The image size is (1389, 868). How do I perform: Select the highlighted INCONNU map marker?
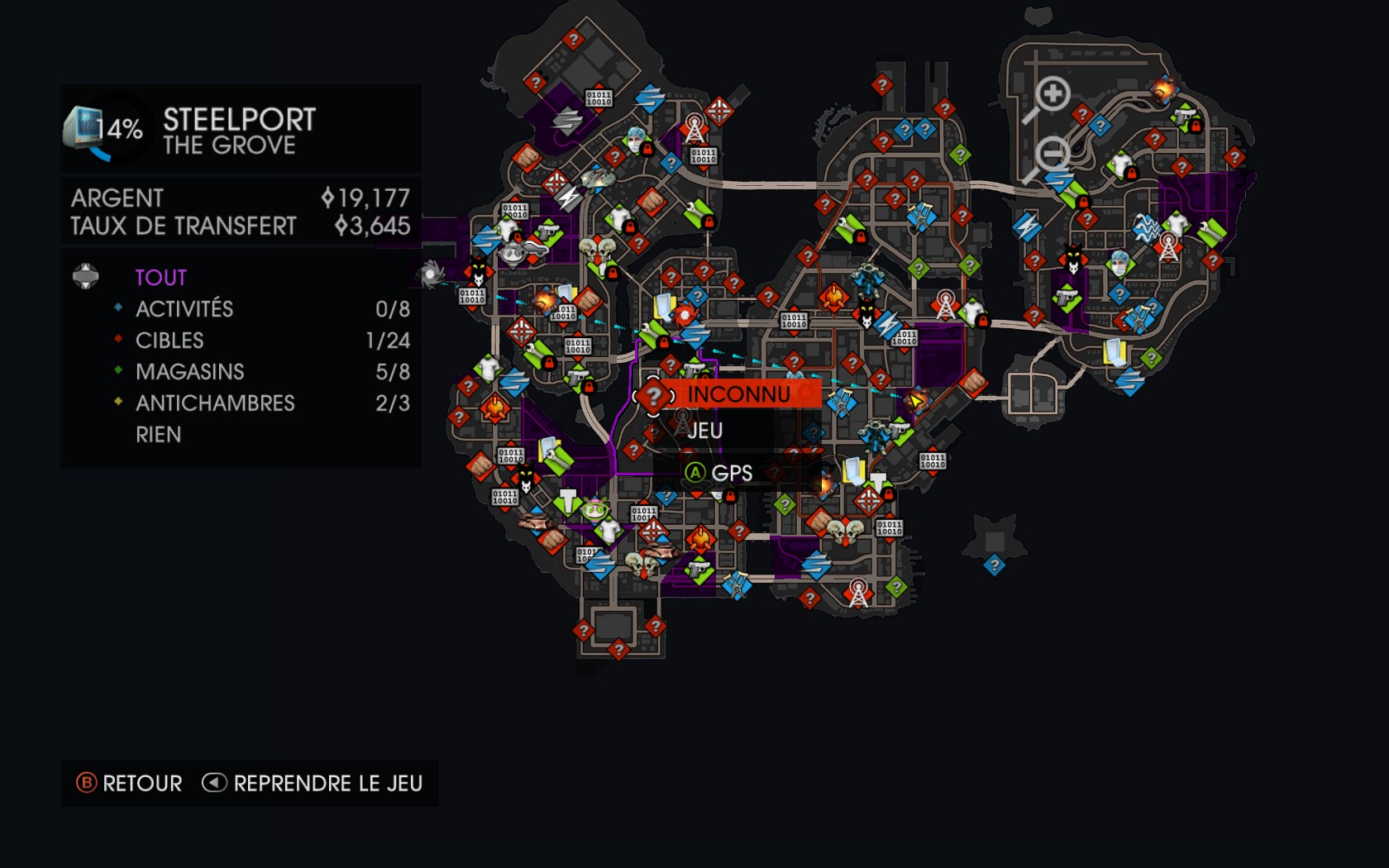pyautogui.click(x=653, y=395)
